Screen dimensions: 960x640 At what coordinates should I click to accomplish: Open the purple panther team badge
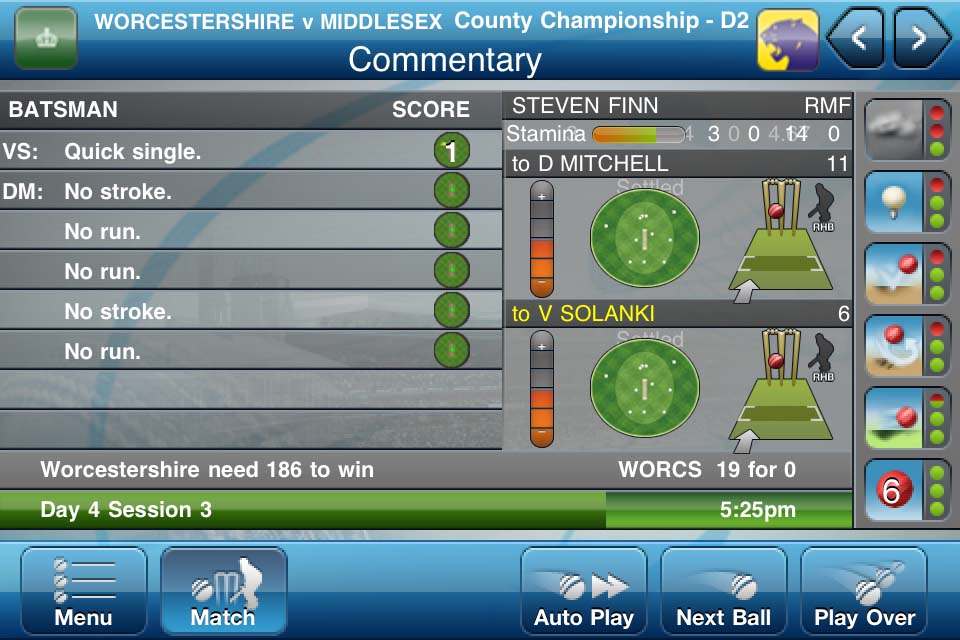[788, 40]
